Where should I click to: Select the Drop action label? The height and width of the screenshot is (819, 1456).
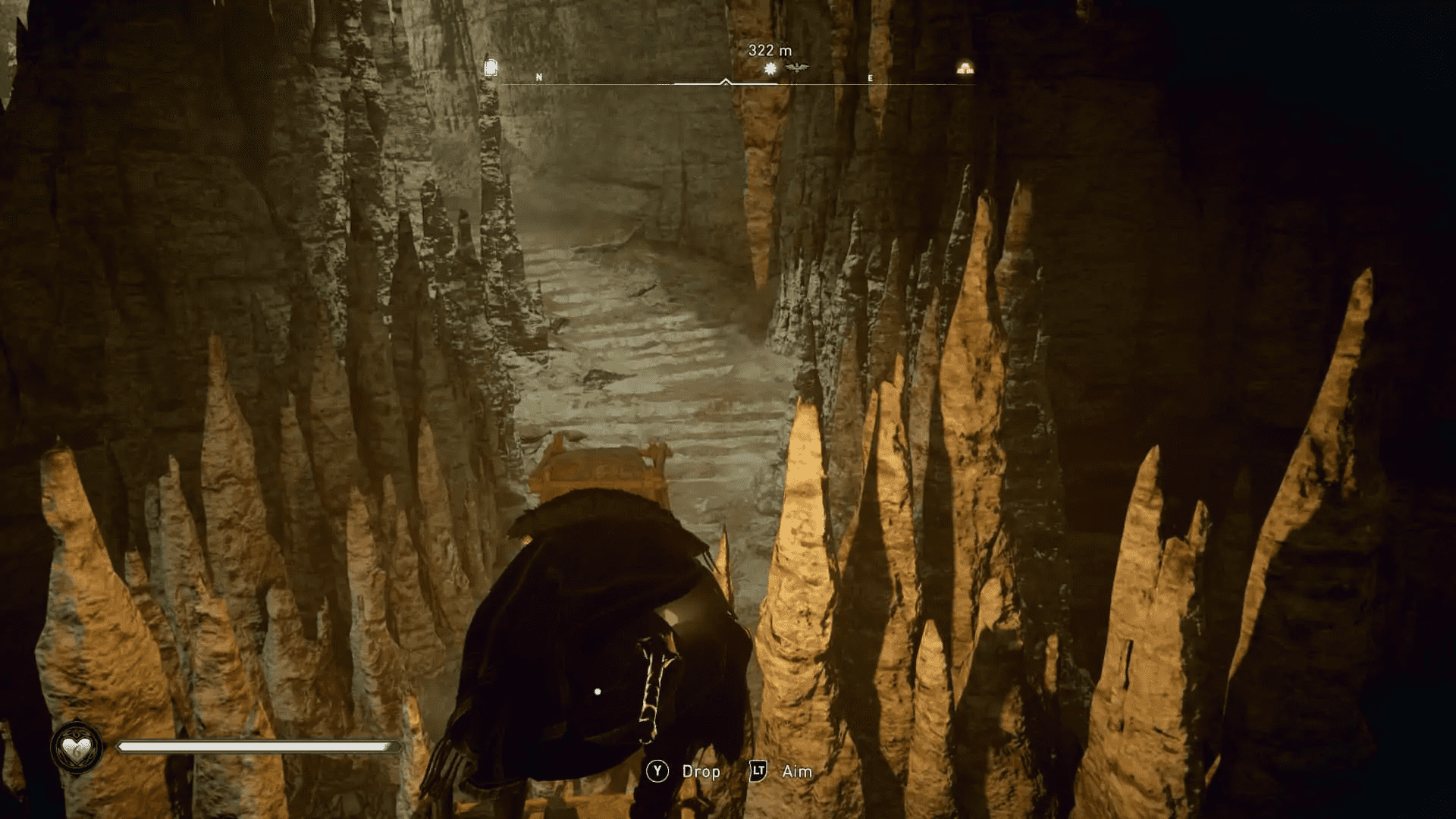(700, 772)
